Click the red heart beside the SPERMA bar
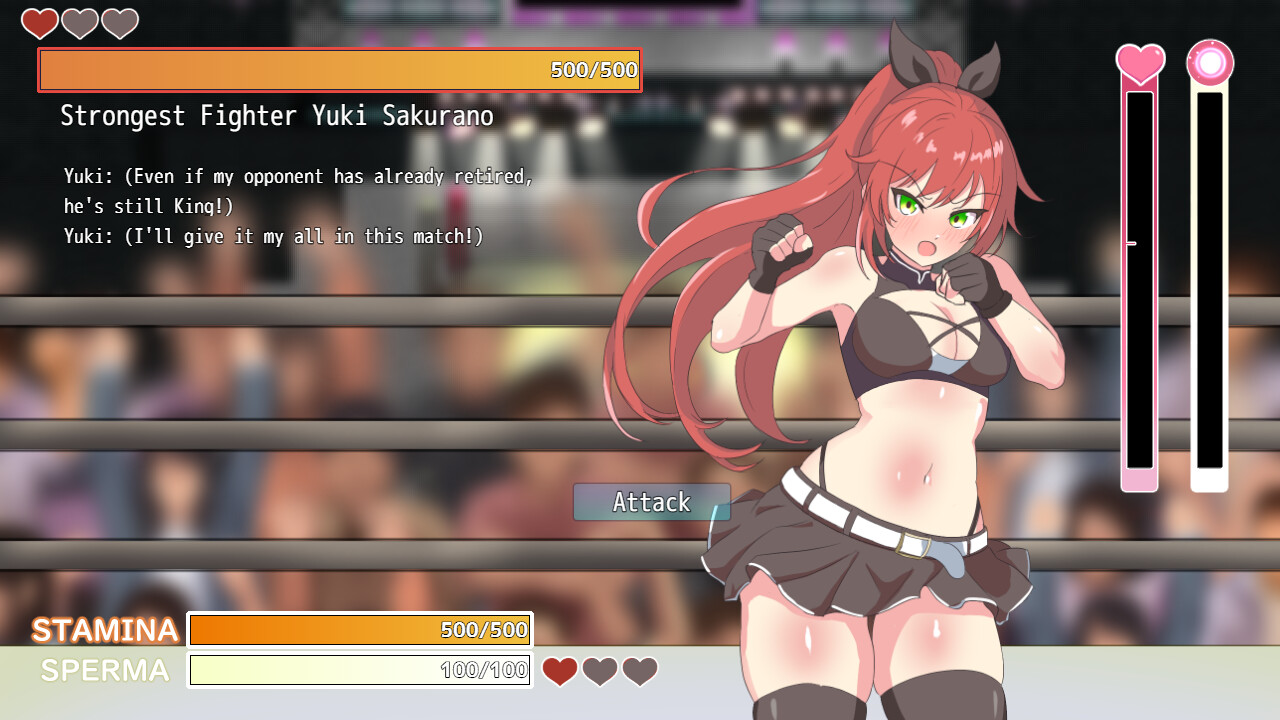Image resolution: width=1280 pixels, height=720 pixels. [559, 671]
